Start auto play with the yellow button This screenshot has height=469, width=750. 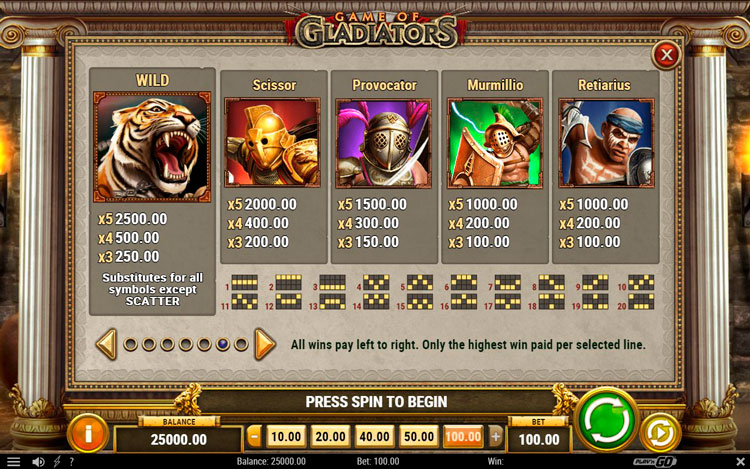(660, 431)
